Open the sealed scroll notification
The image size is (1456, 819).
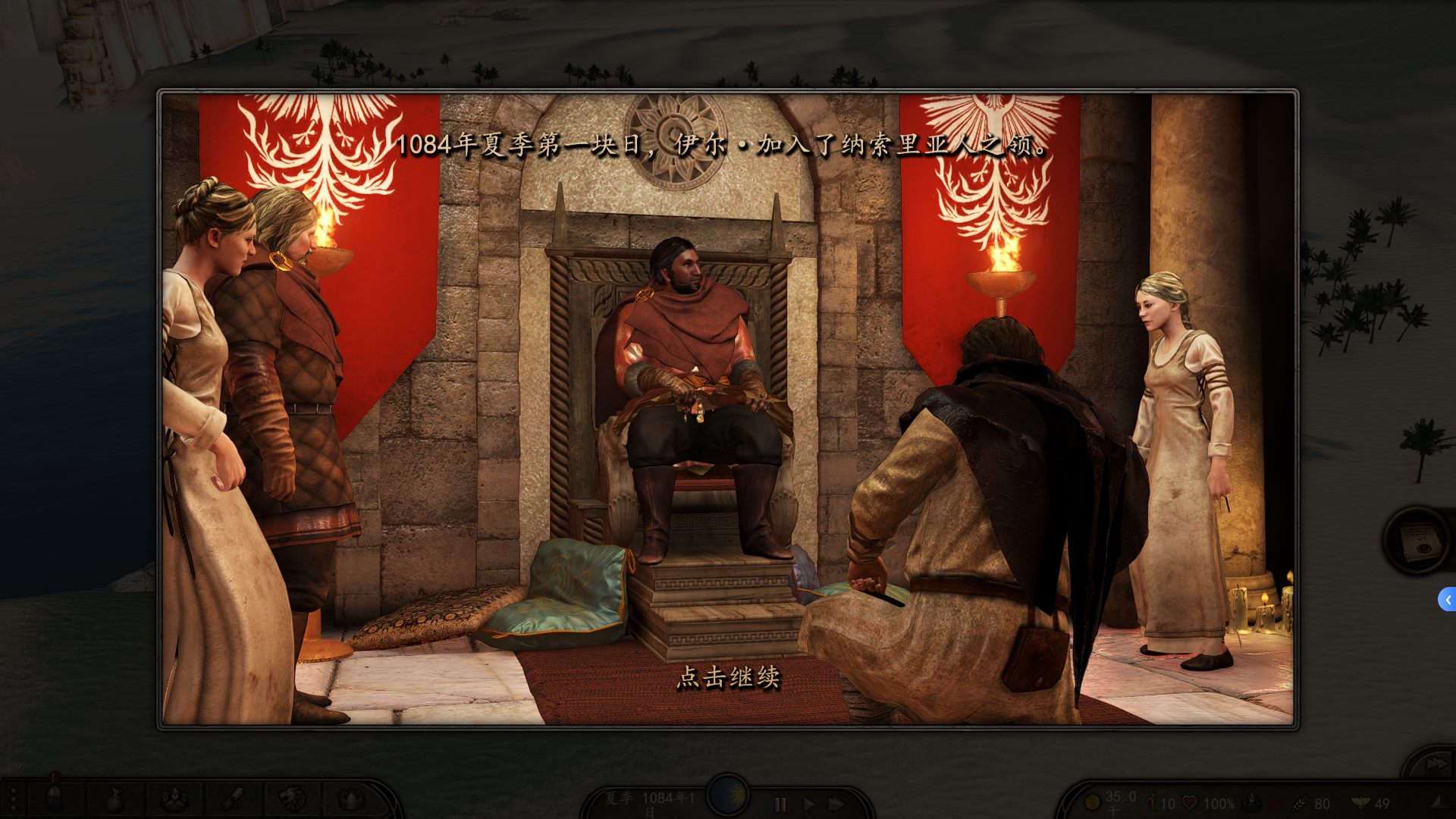[1418, 541]
